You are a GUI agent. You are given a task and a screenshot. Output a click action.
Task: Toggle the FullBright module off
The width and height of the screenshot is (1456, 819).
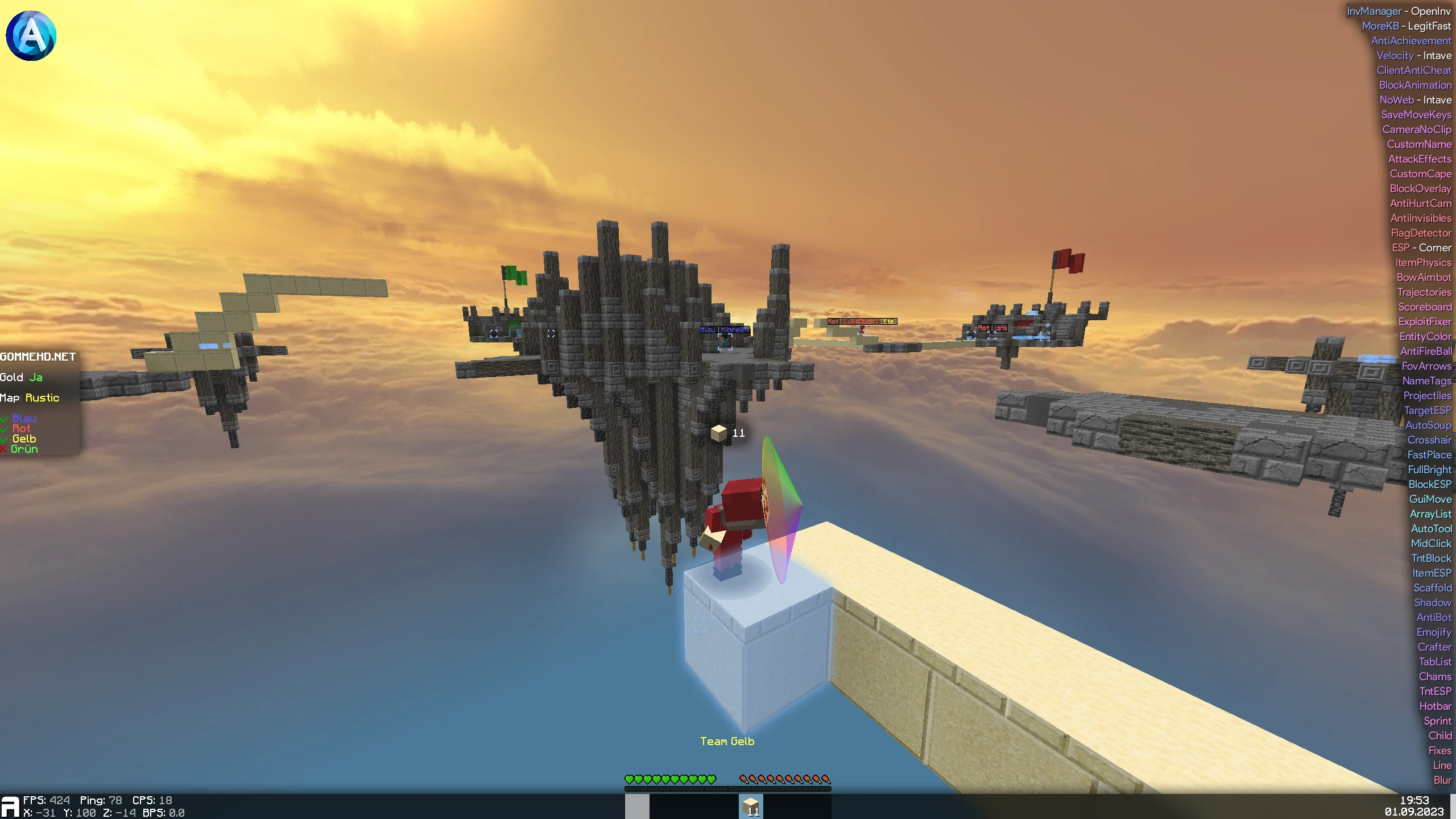1429,469
